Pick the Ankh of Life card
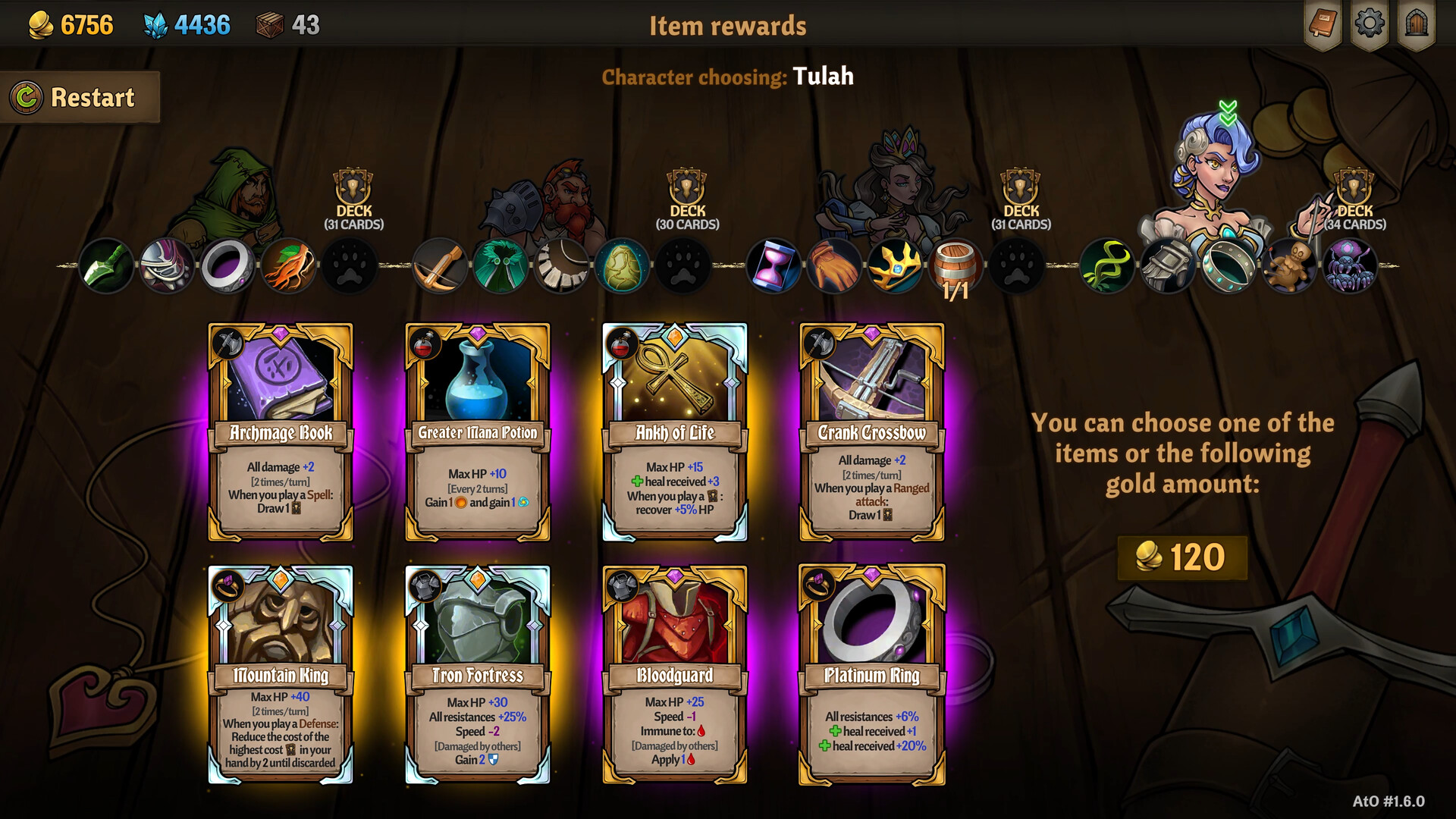 (675, 431)
